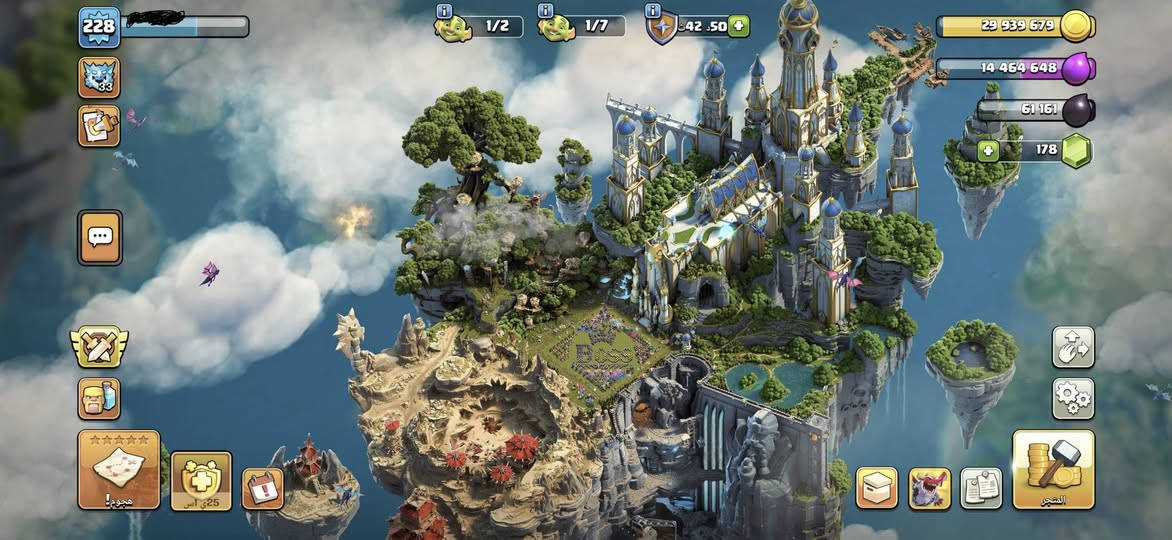This screenshot has height=540, width=1172.
Task: Open the crossed swords winged badge
Action: click(x=98, y=347)
